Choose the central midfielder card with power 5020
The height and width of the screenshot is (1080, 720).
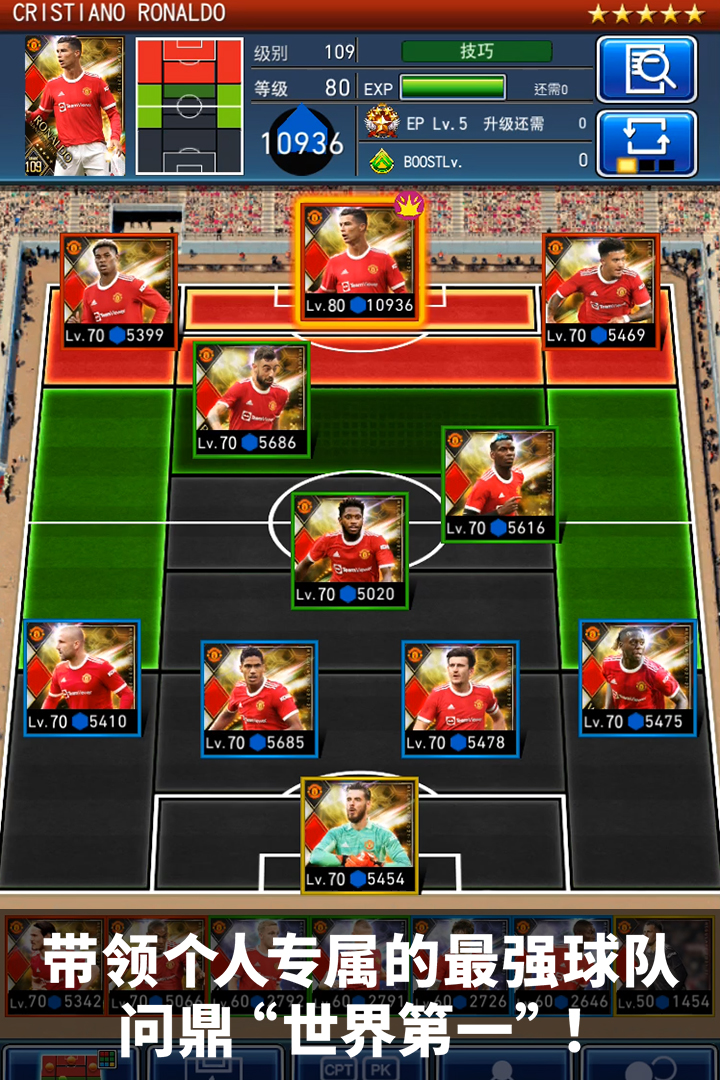coord(350,551)
